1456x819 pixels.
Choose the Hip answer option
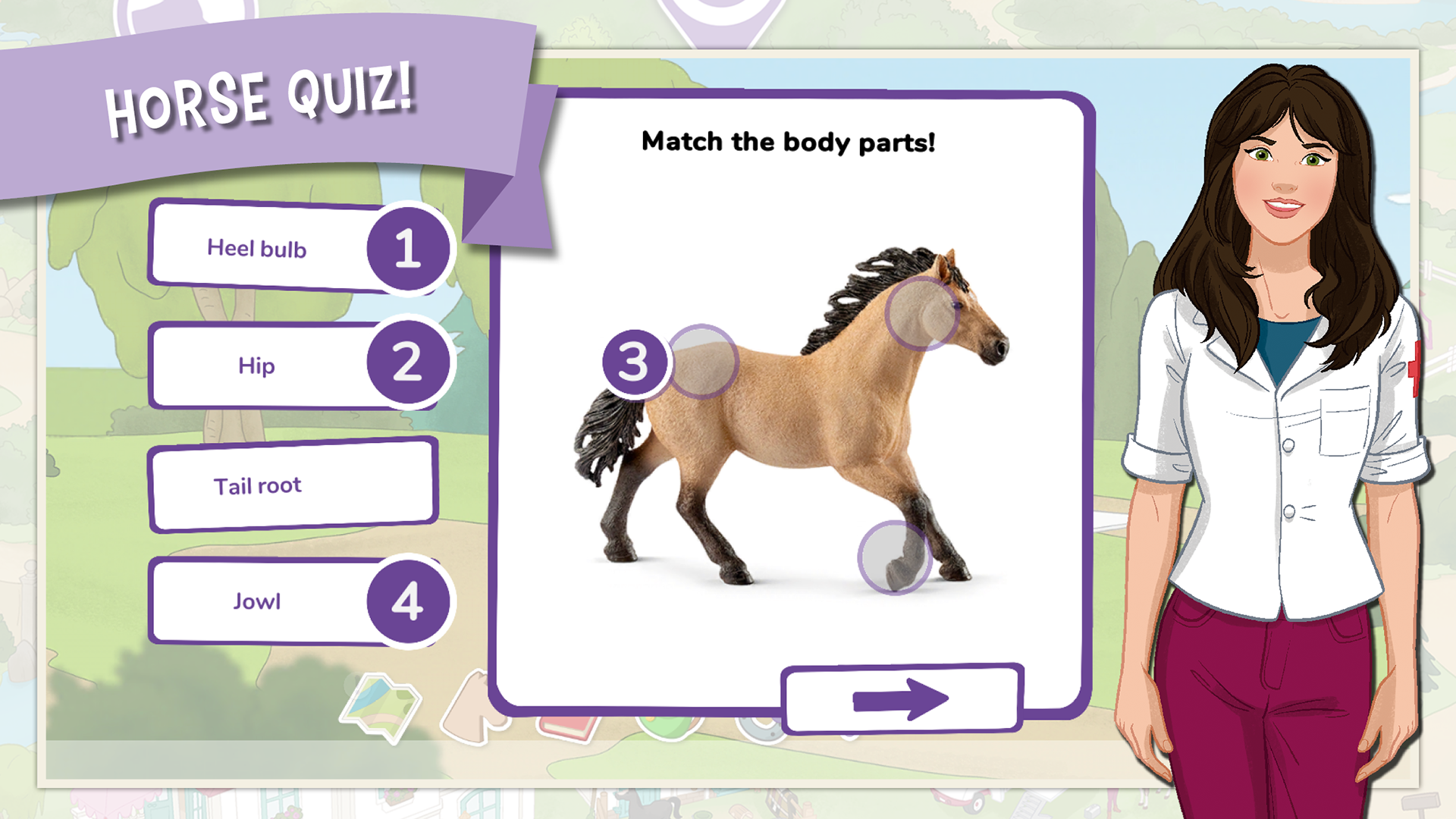click(258, 366)
